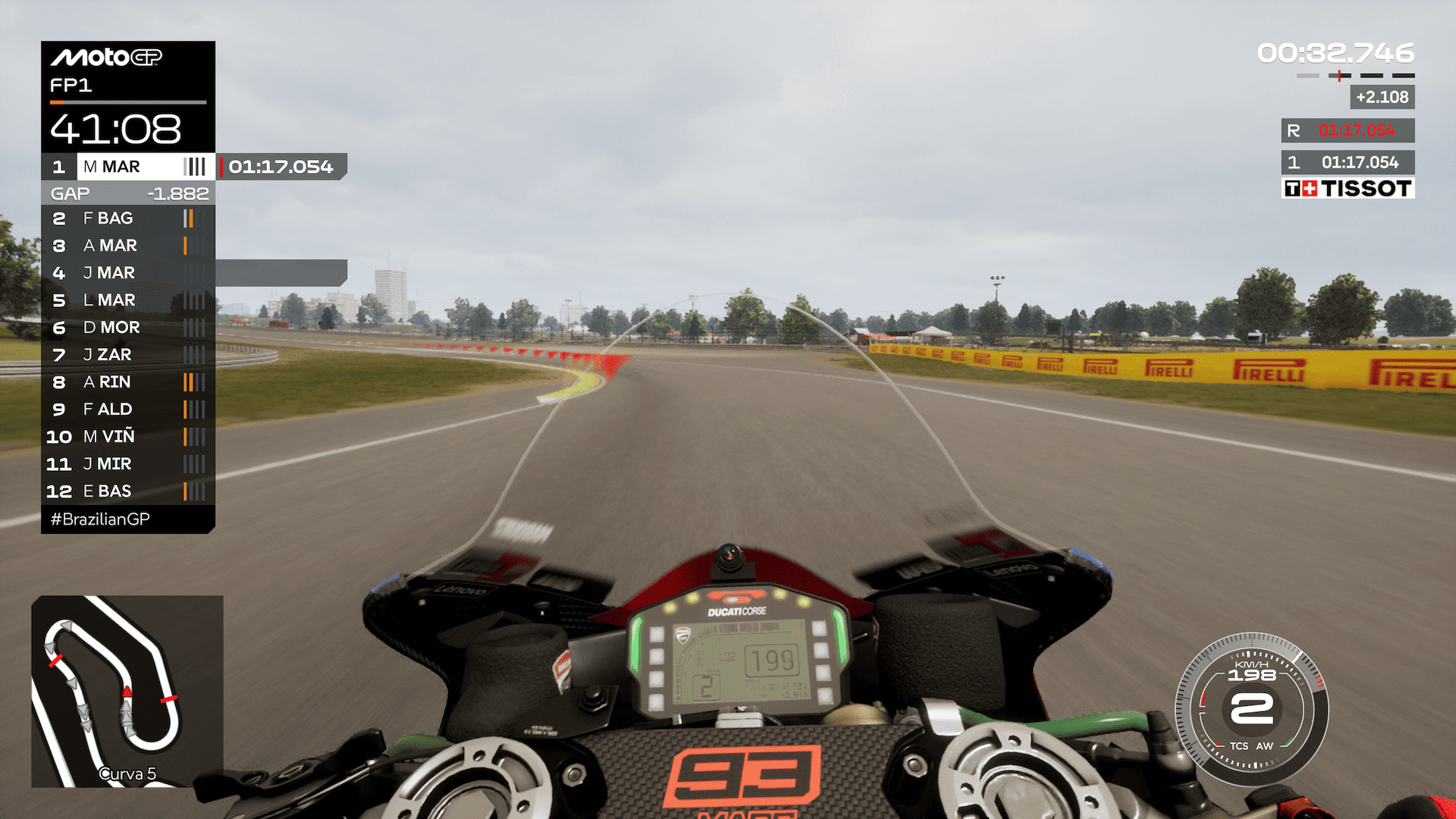The image size is (1456, 819).
Task: Select M VIÑ's leaderboard row
Action: pyautogui.click(x=127, y=437)
